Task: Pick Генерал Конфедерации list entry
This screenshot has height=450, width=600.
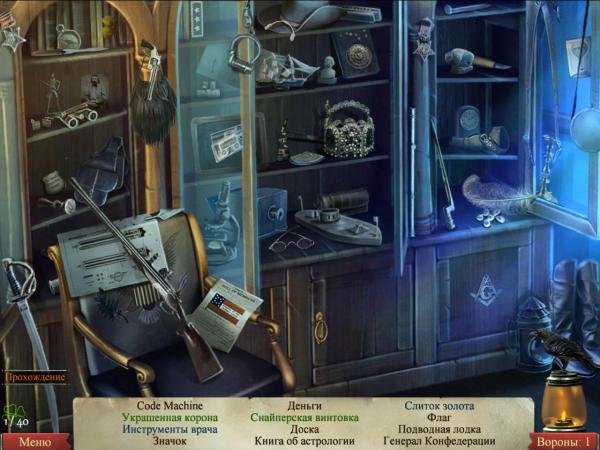Action: coord(439,442)
